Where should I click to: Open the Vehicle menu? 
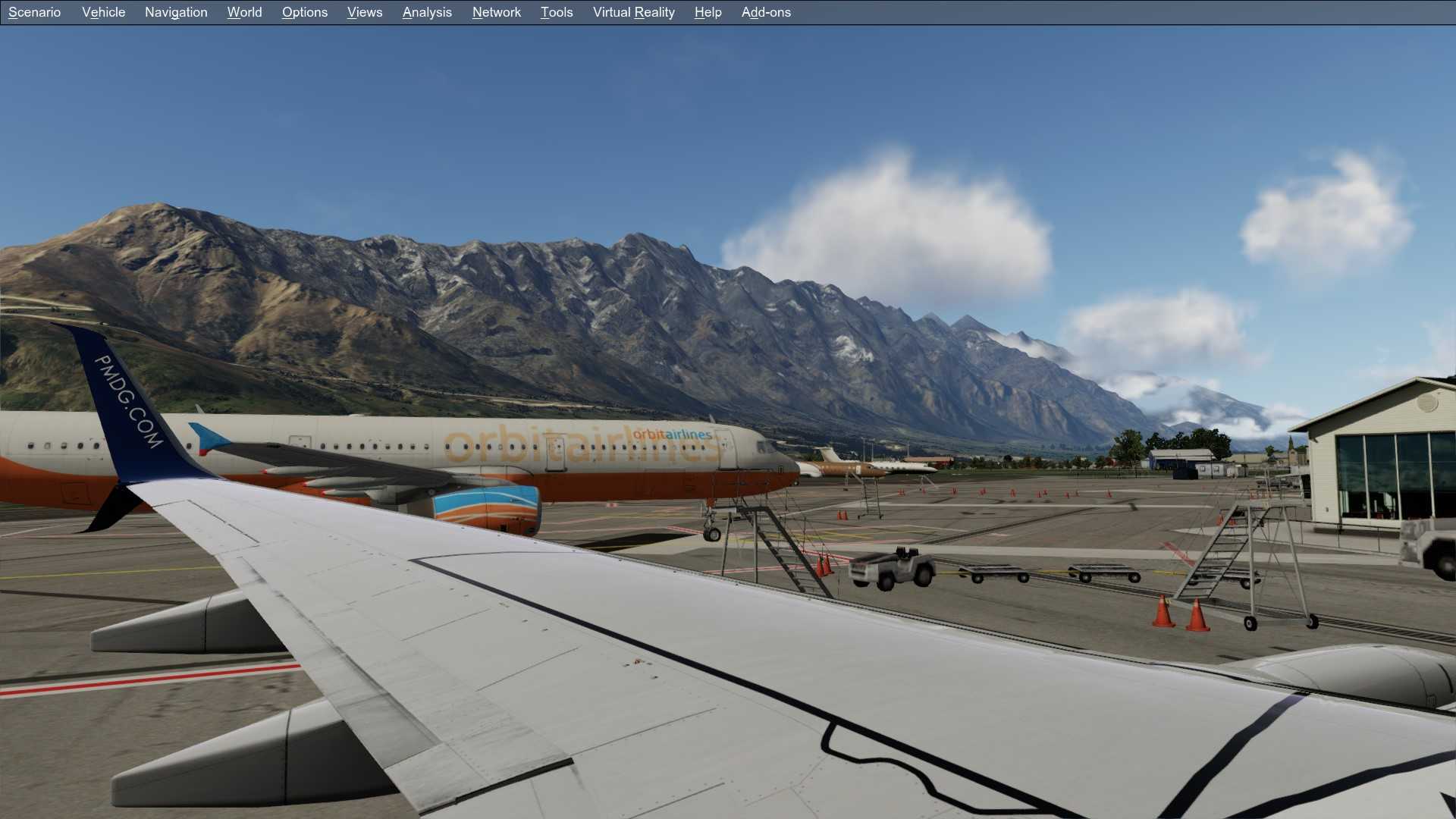103,11
